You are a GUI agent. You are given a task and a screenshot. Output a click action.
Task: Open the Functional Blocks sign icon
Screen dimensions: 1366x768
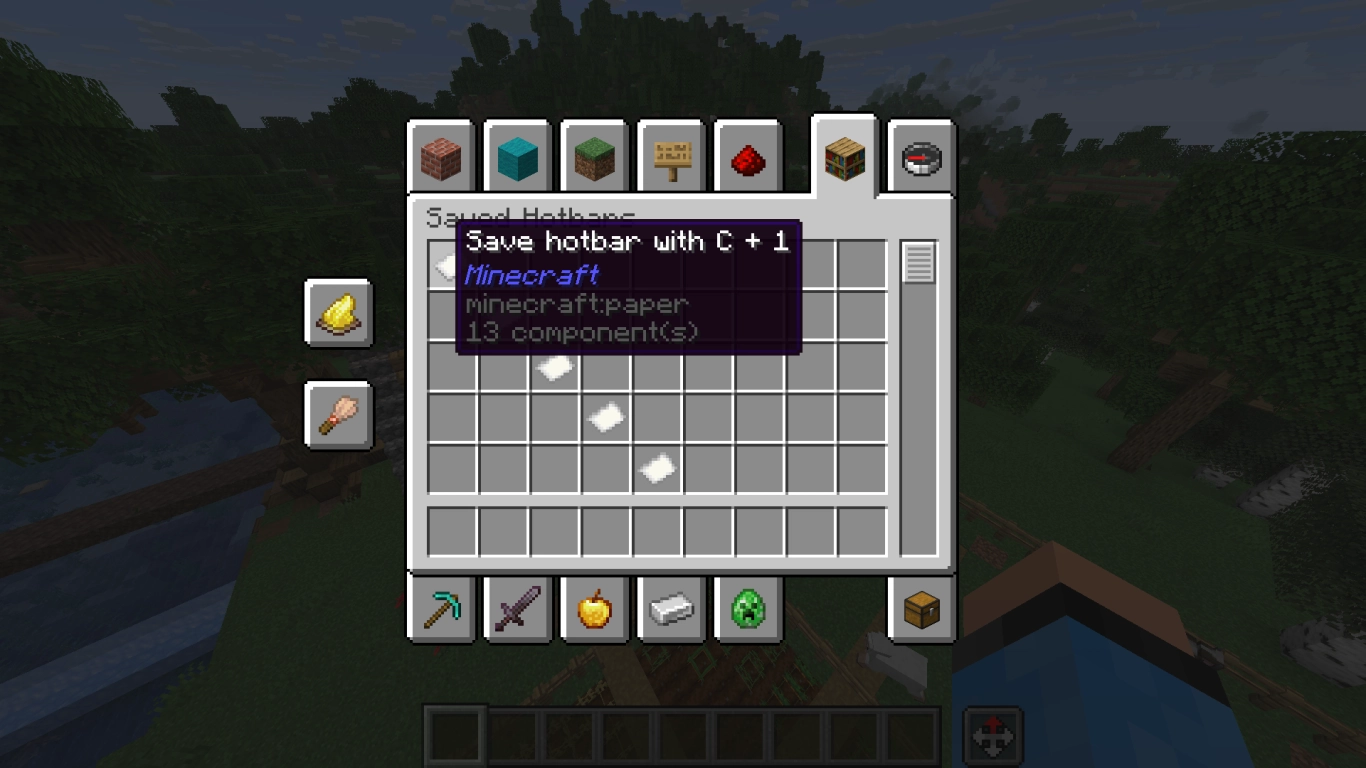[x=670, y=157]
